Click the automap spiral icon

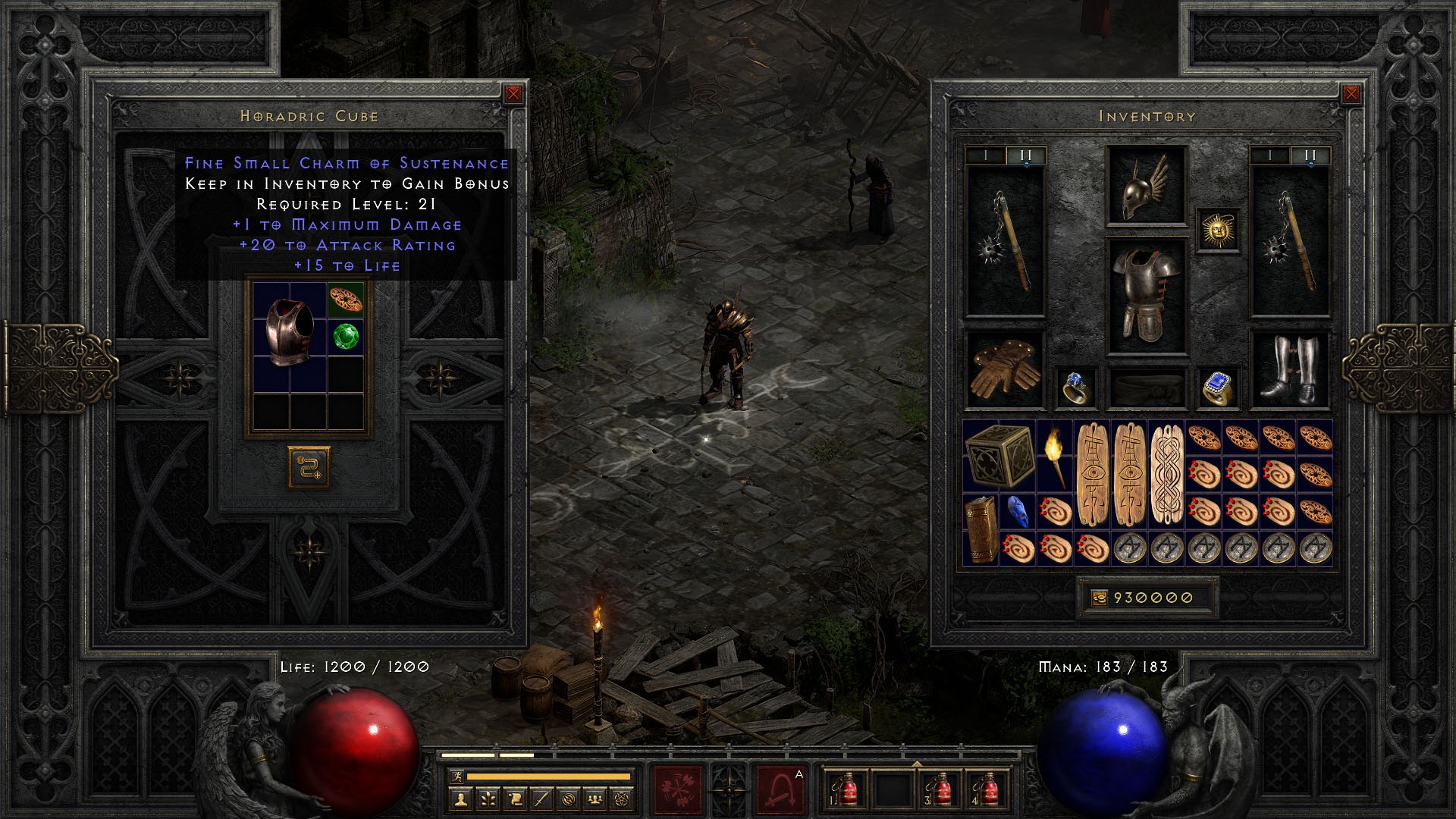pyautogui.click(x=569, y=800)
